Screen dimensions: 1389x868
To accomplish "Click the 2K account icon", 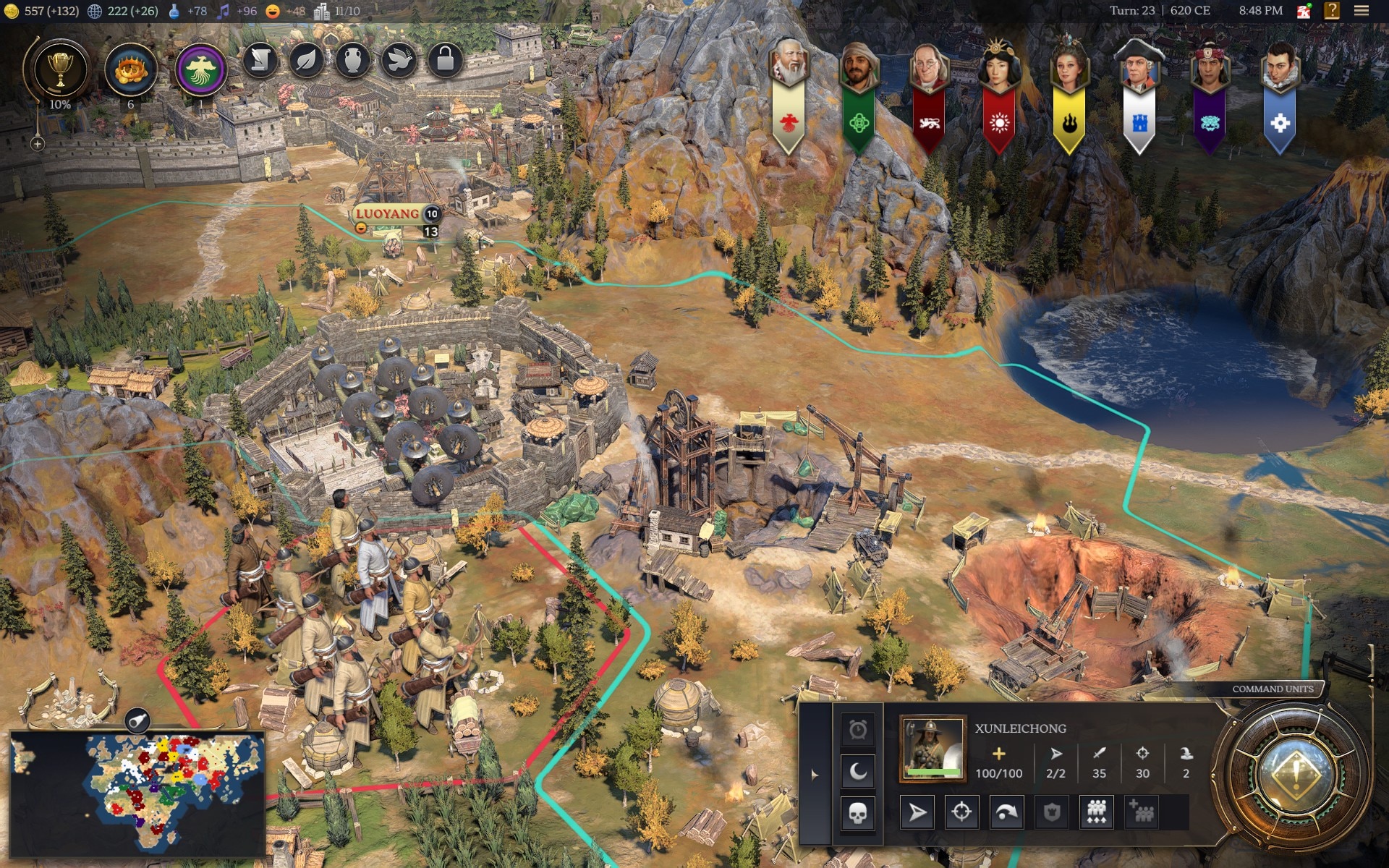I will click(1304, 11).
